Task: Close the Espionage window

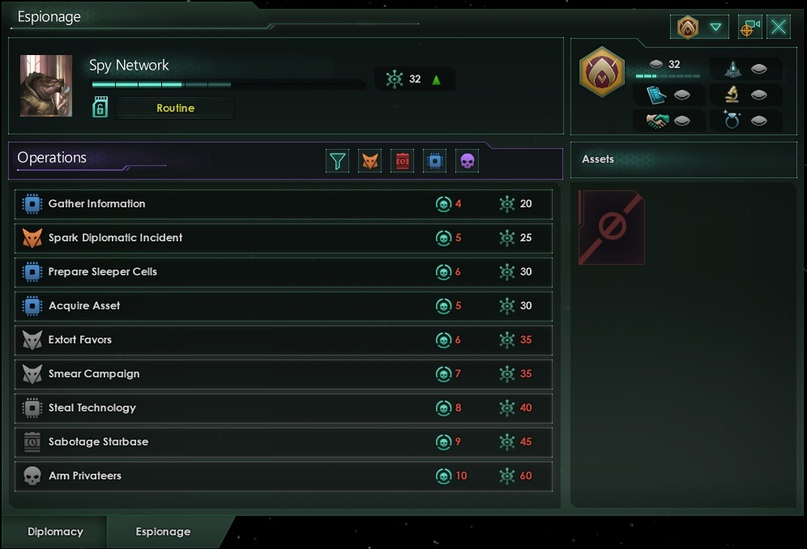Action: 779,27
